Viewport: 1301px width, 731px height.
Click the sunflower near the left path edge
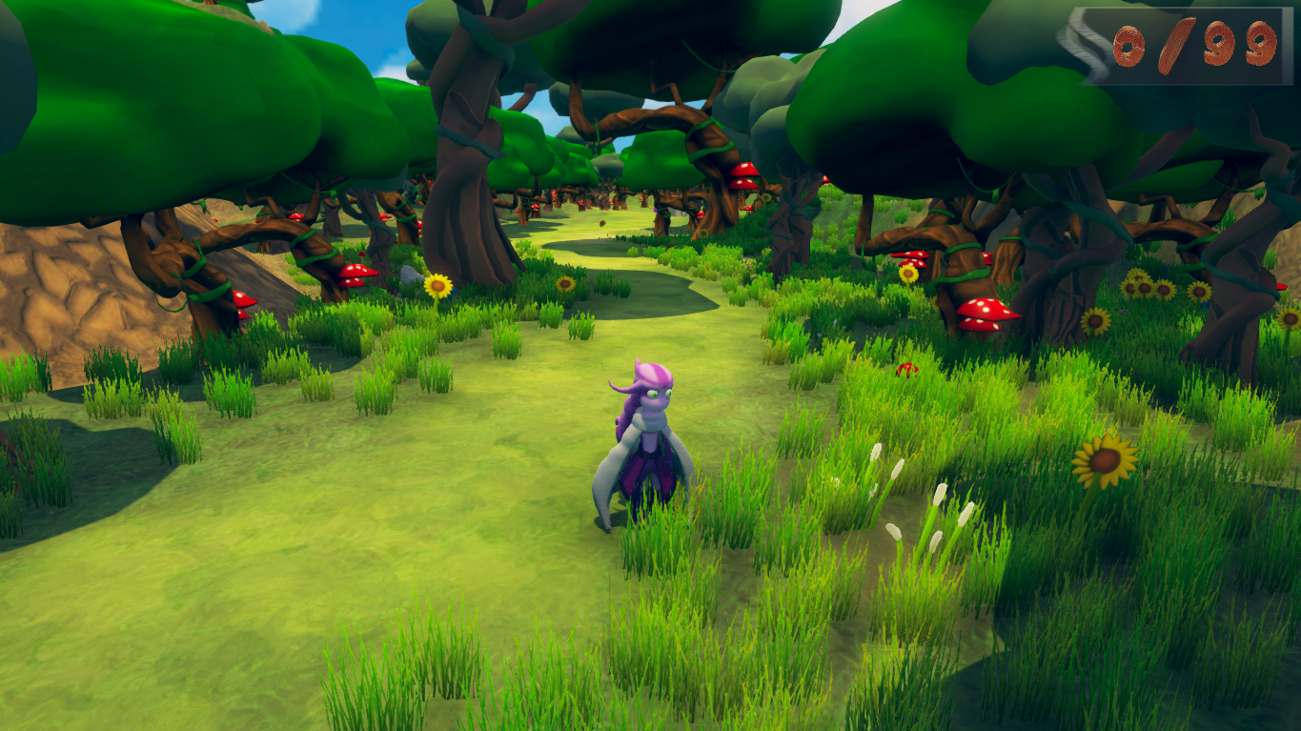[440, 285]
